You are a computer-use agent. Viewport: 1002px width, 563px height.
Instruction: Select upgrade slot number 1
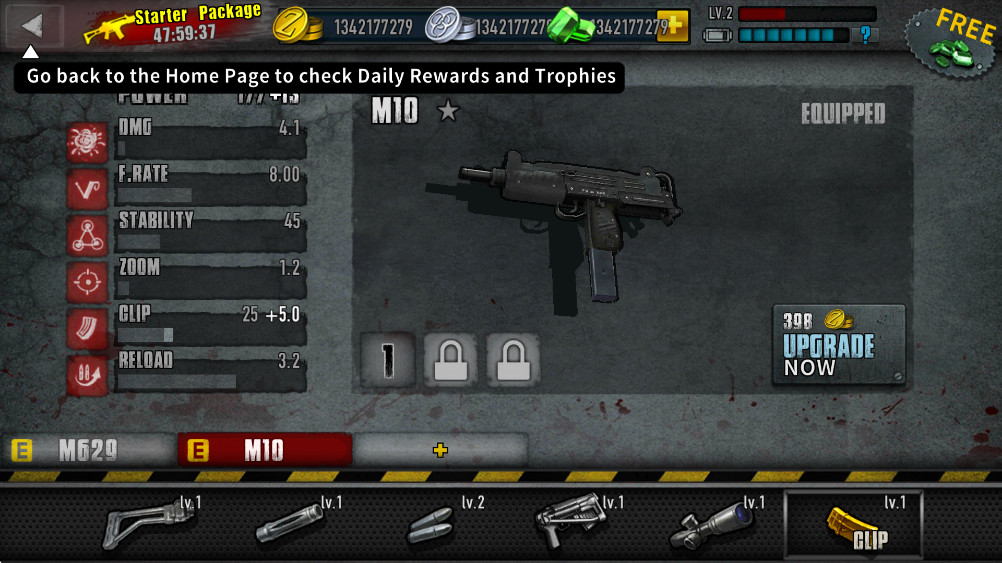387,359
